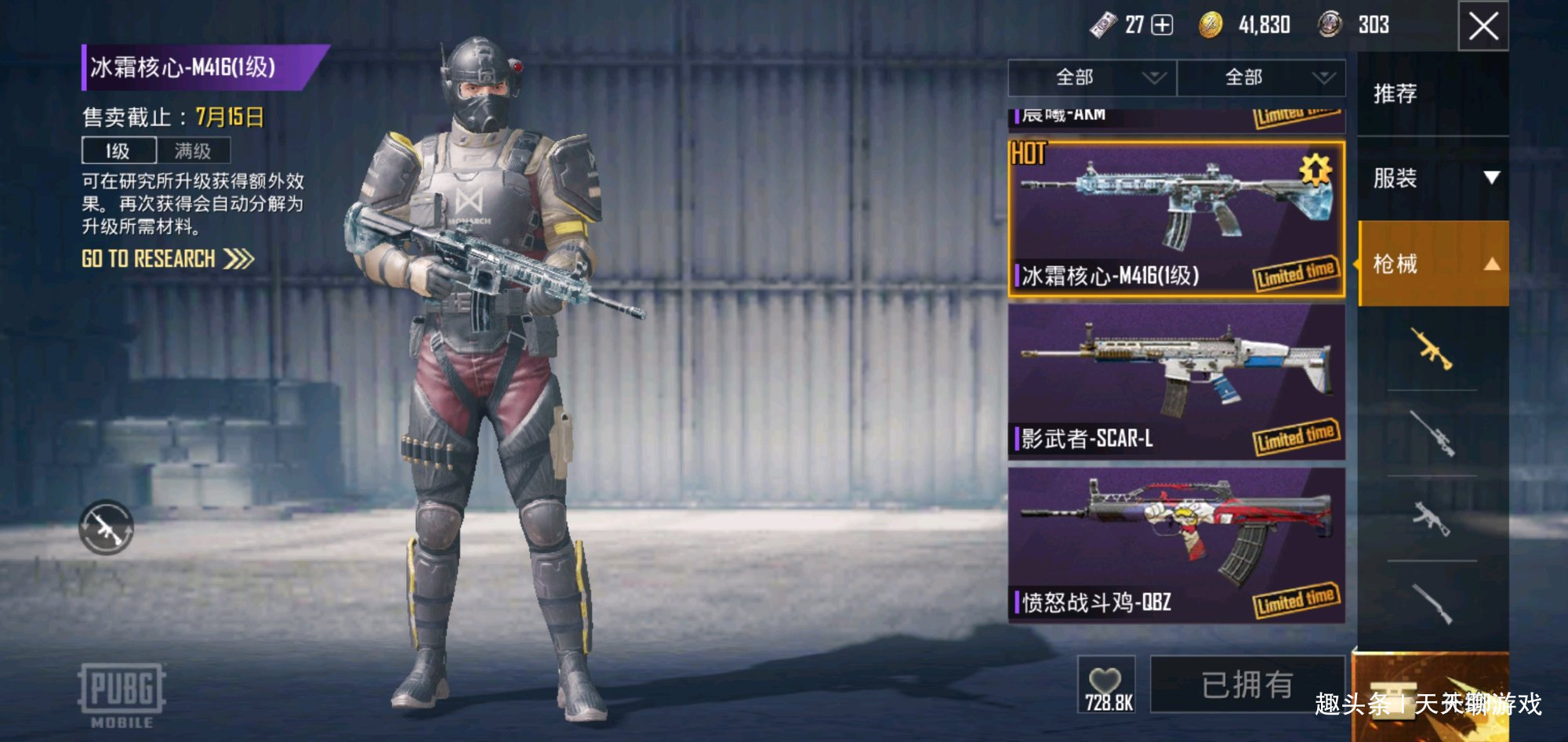Viewport: 1568px width, 742px height.
Task: Open the first 全部 filter dropdown
Action: [1091, 78]
